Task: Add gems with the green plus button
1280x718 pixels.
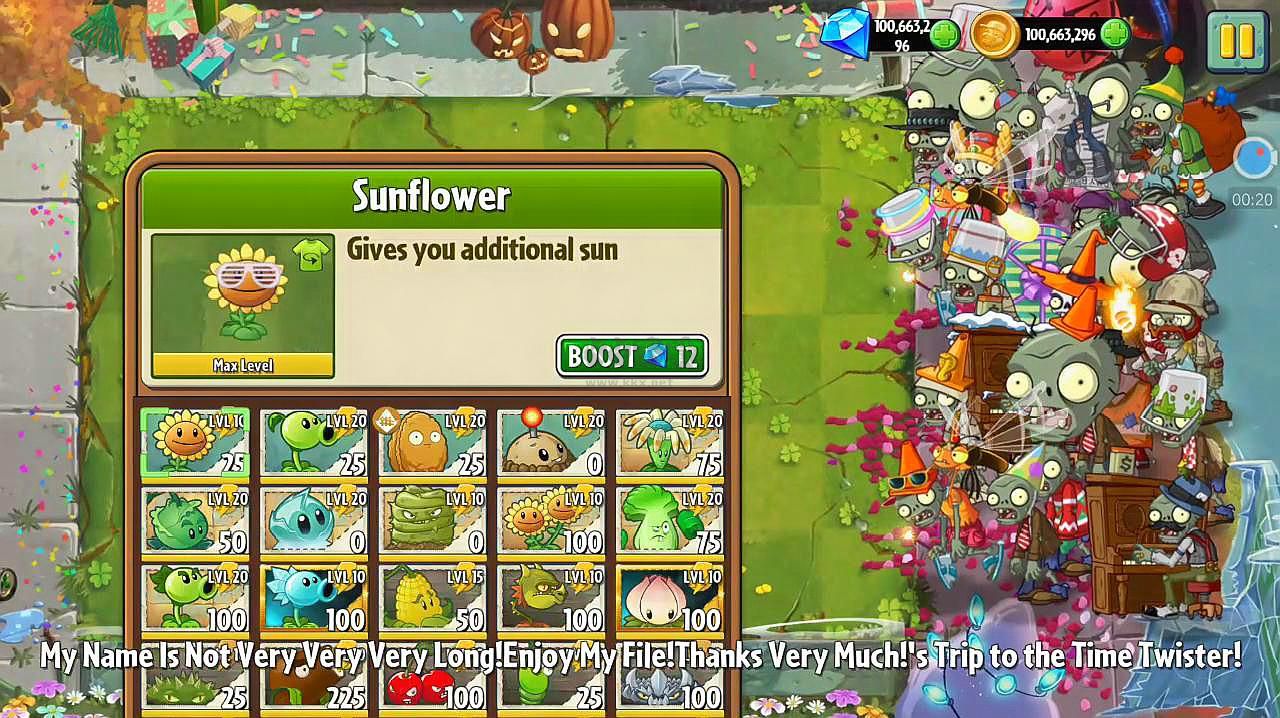Action: click(x=944, y=35)
